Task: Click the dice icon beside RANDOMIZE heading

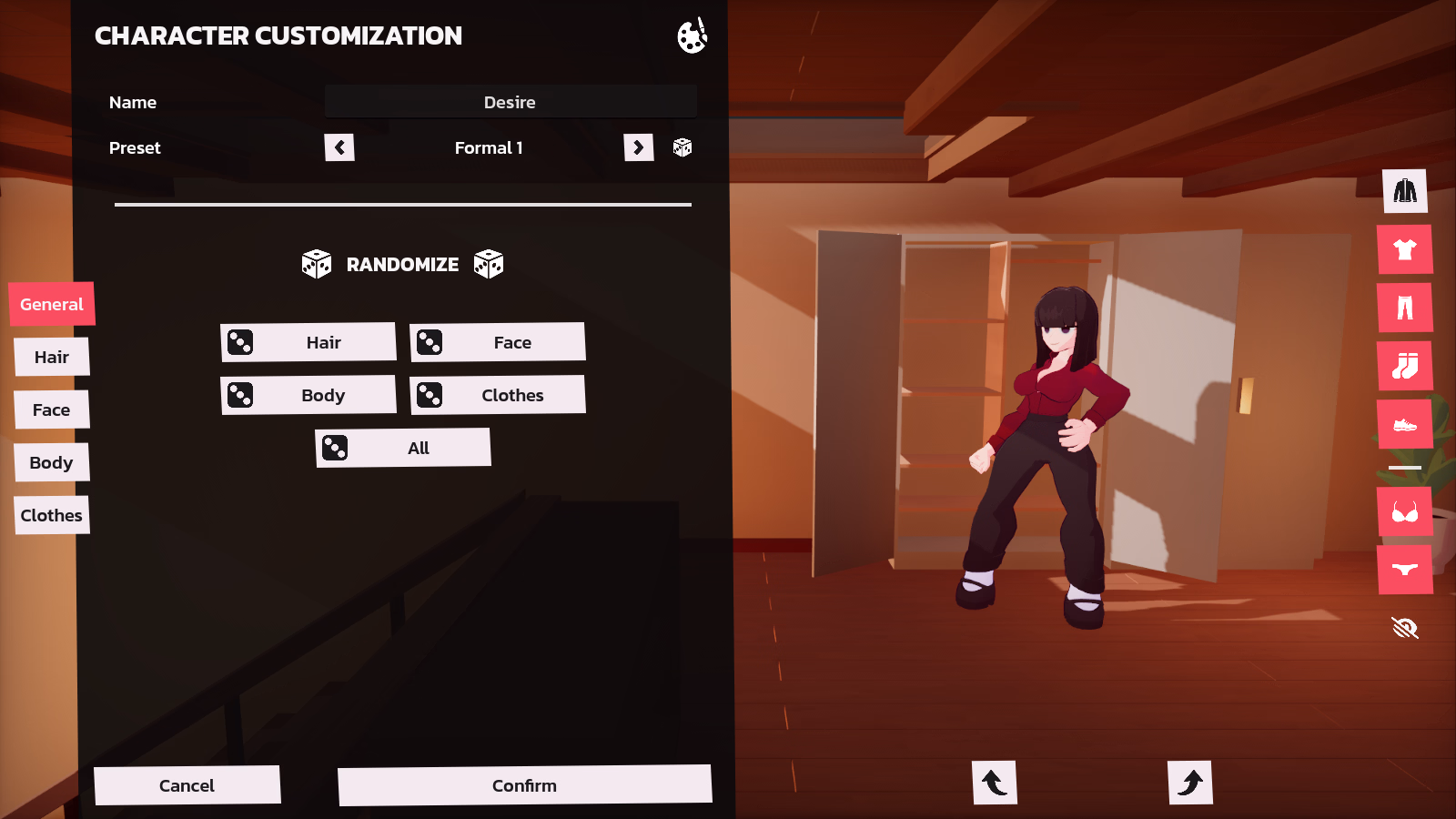Action: coord(317,263)
